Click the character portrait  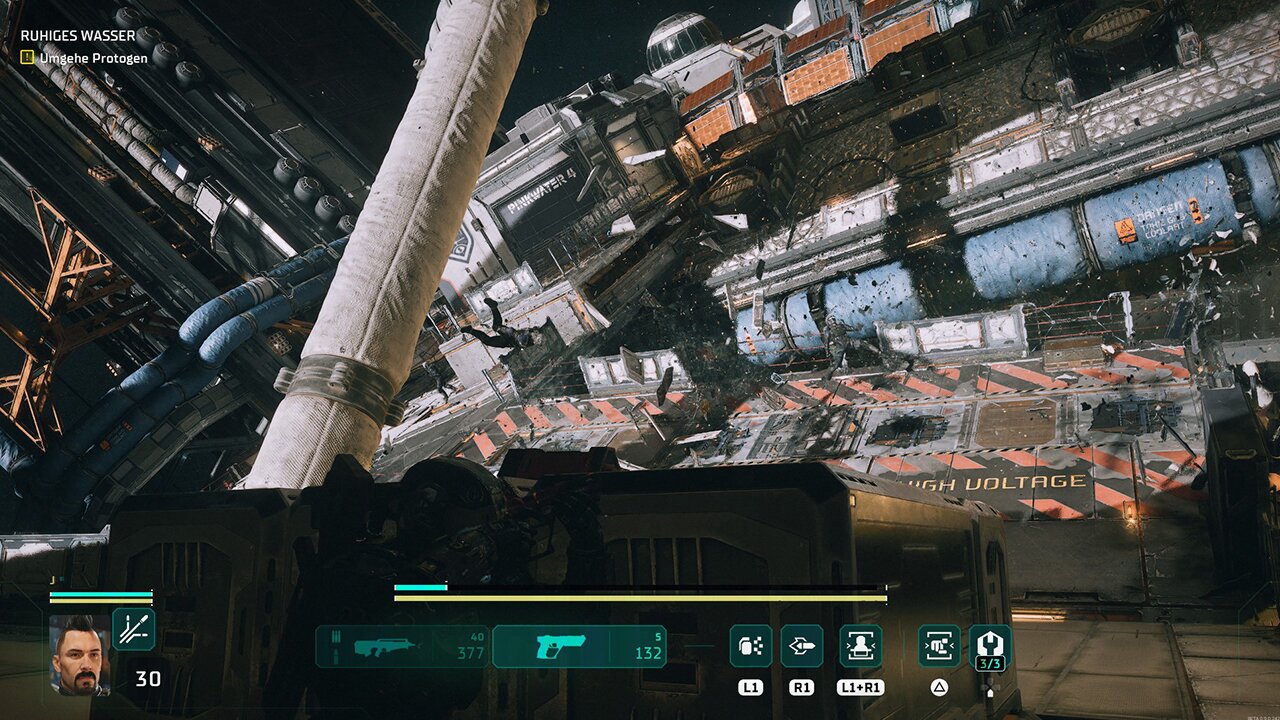point(80,654)
